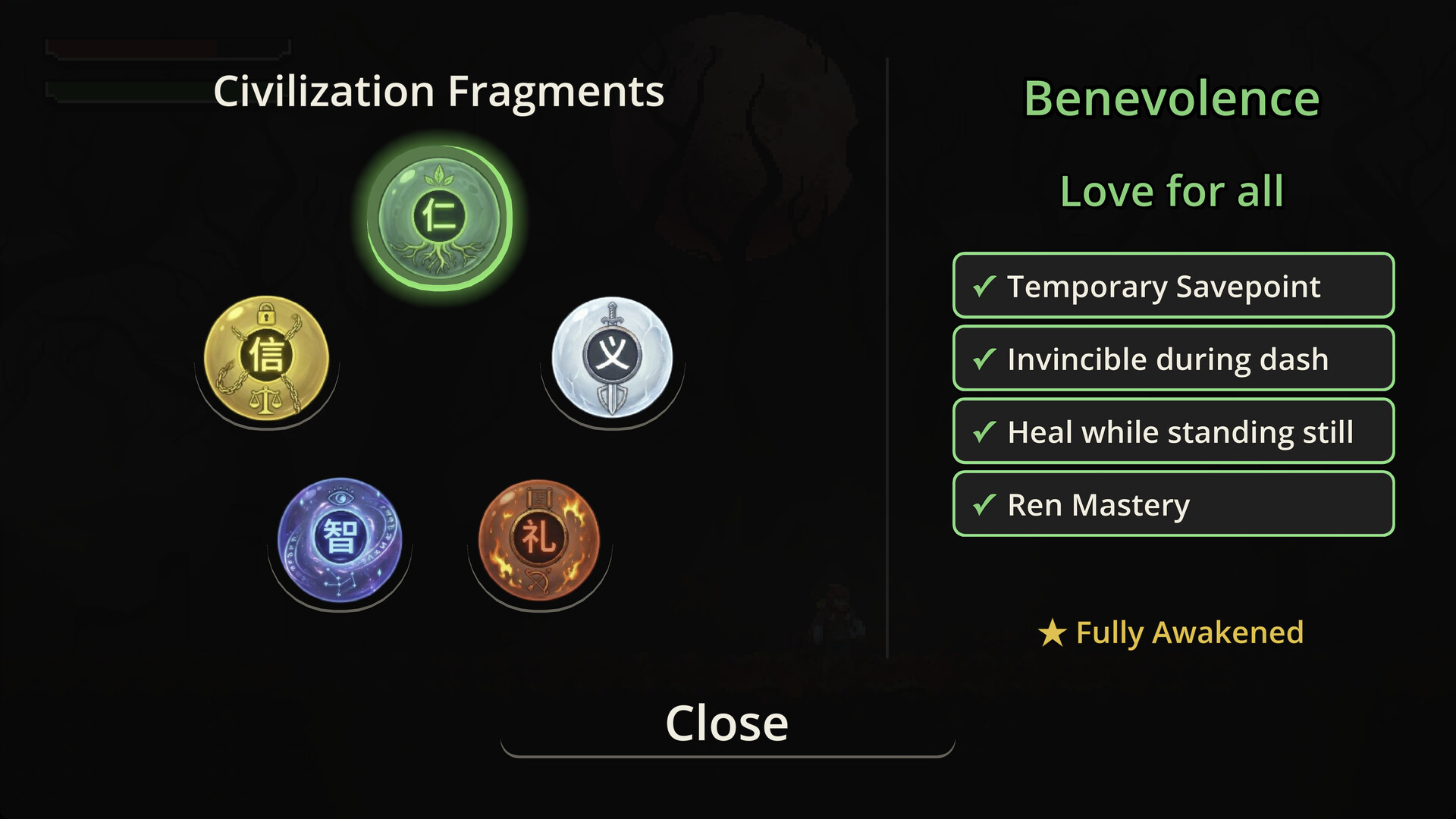Toggle Heal while standing still

[x=1172, y=431]
